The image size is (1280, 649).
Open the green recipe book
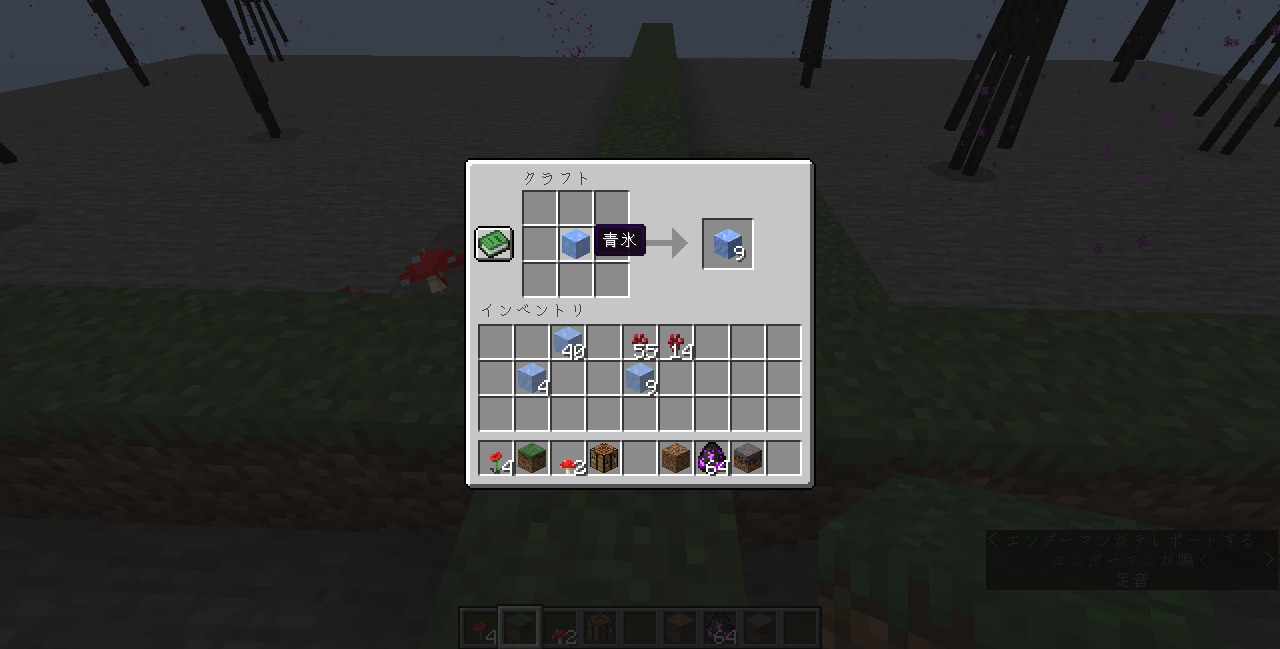click(494, 243)
